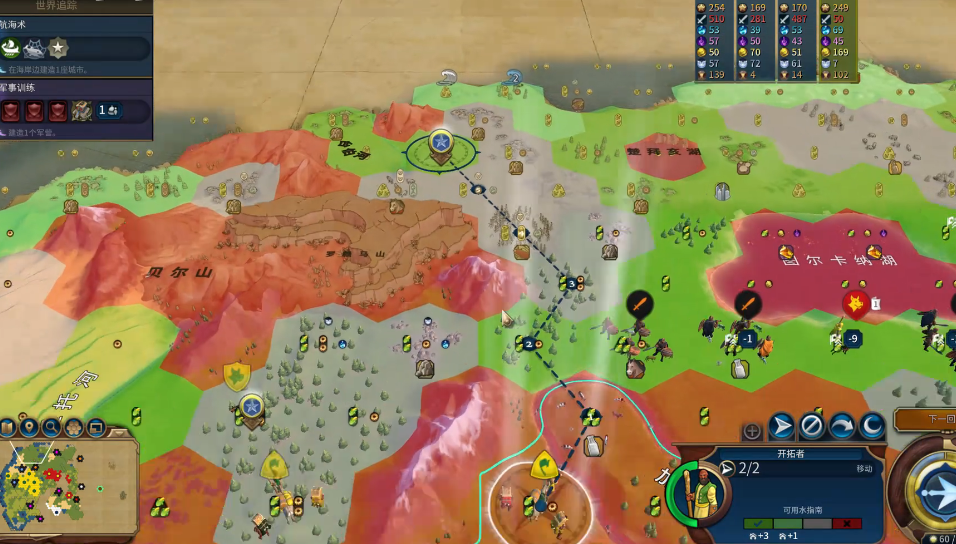Viewport: 956px width, 544px height.
Task: Expand more unit actions with the plus button
Action: click(752, 432)
